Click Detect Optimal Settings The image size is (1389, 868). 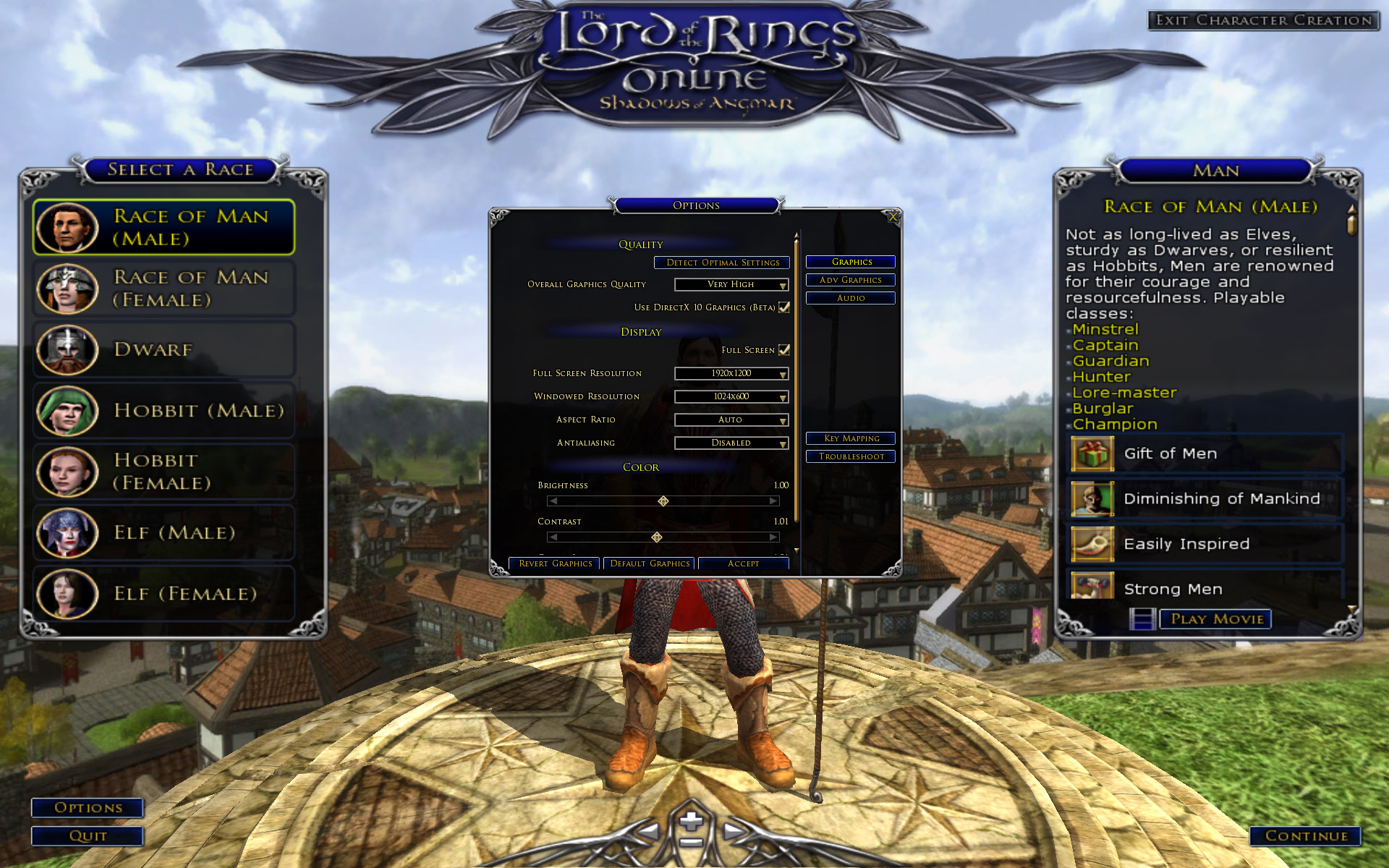point(722,263)
